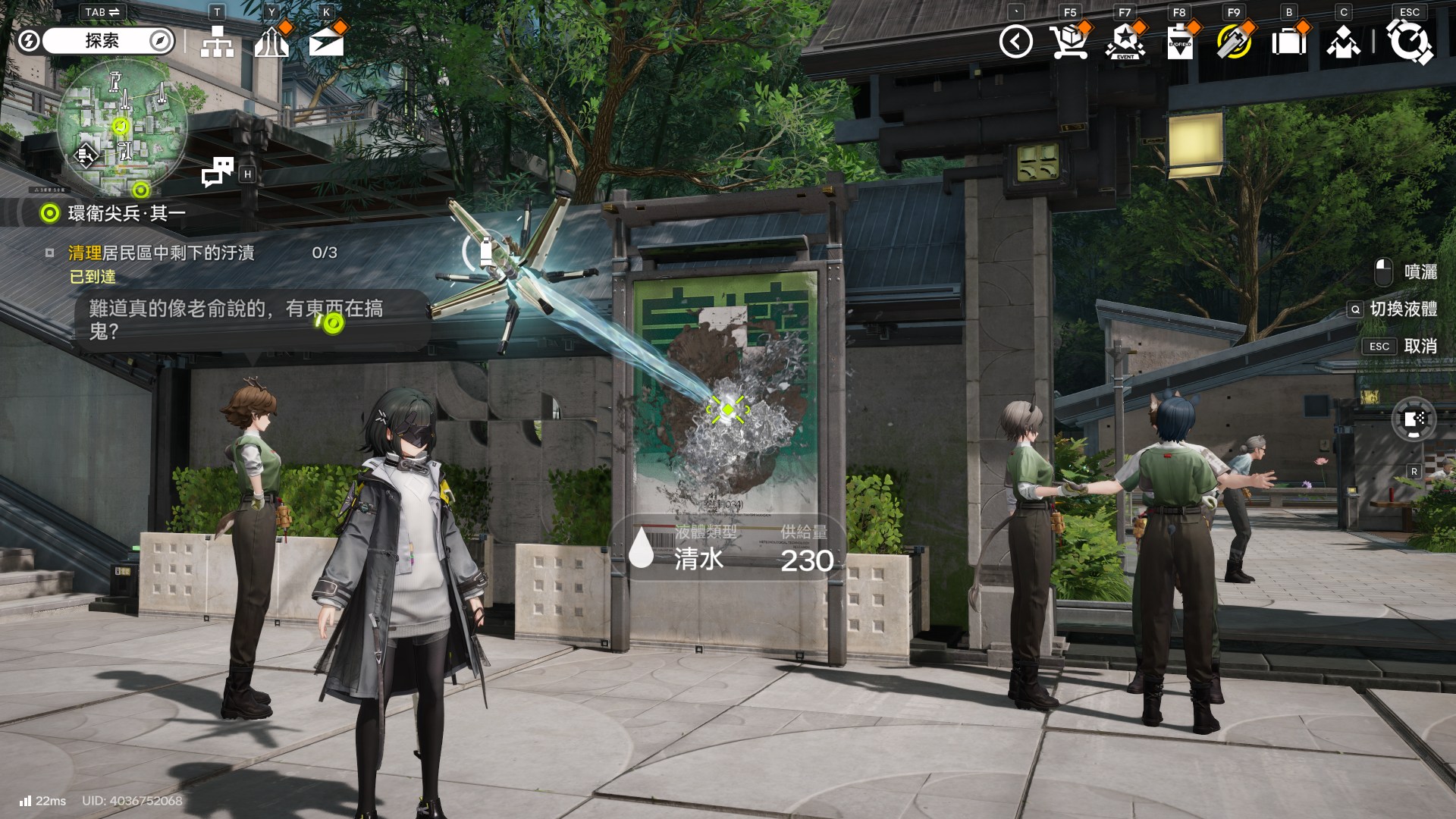Click the round camera mode icon
This screenshot has width=1456, height=819.
[1414, 419]
